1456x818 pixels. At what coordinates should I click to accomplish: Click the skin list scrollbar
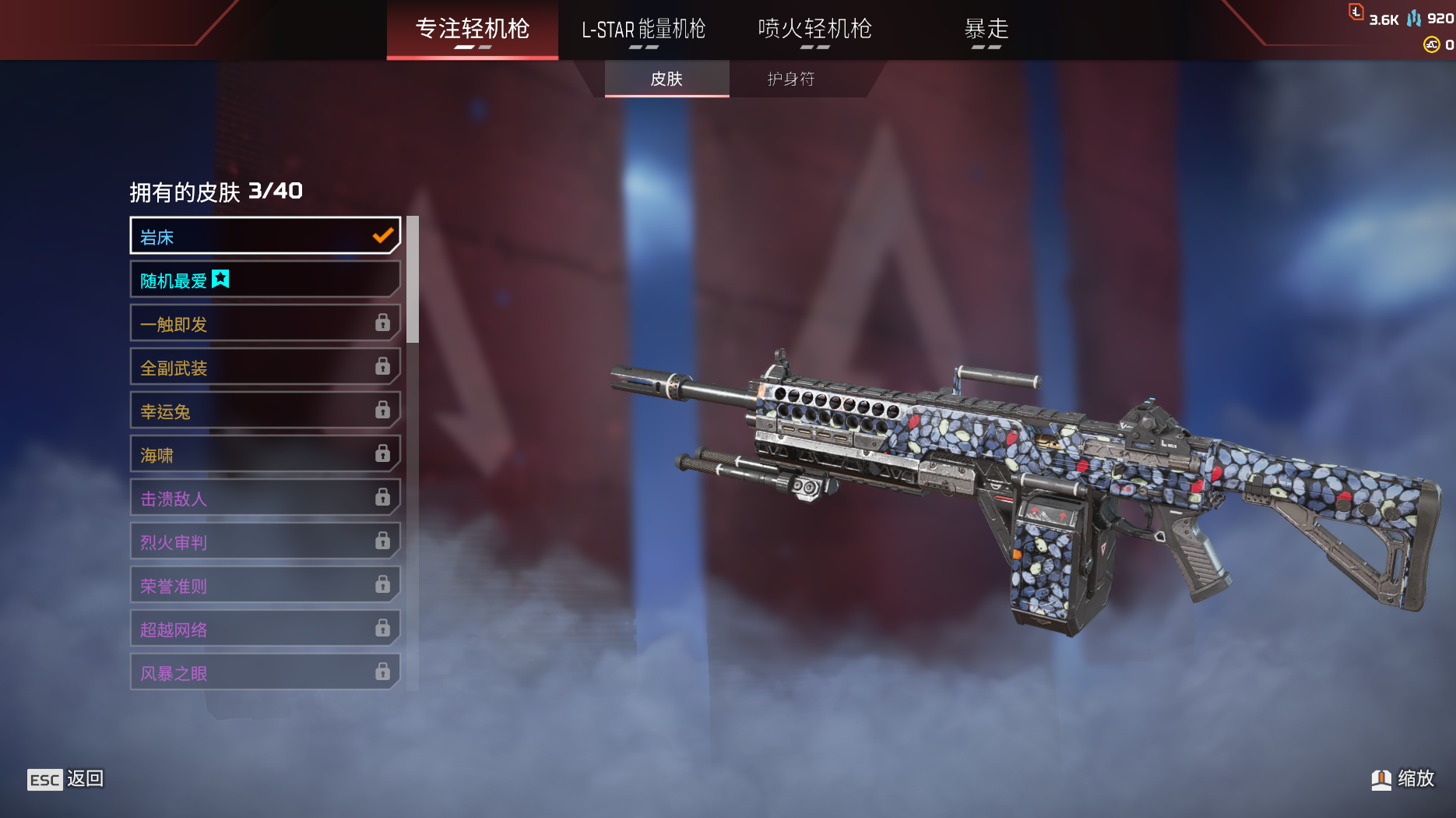pyautogui.click(x=413, y=280)
